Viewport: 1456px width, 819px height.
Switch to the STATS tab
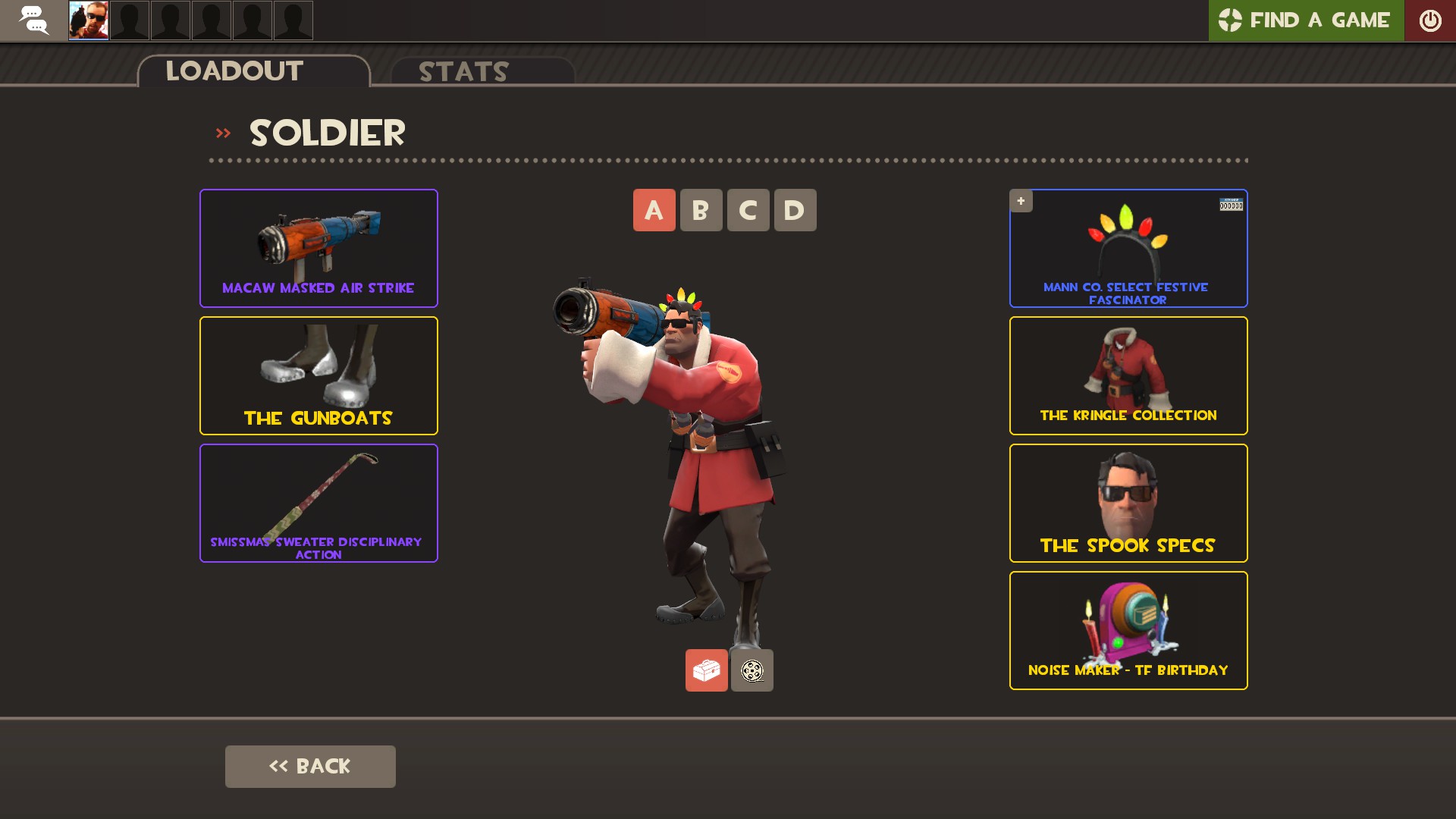click(x=463, y=72)
